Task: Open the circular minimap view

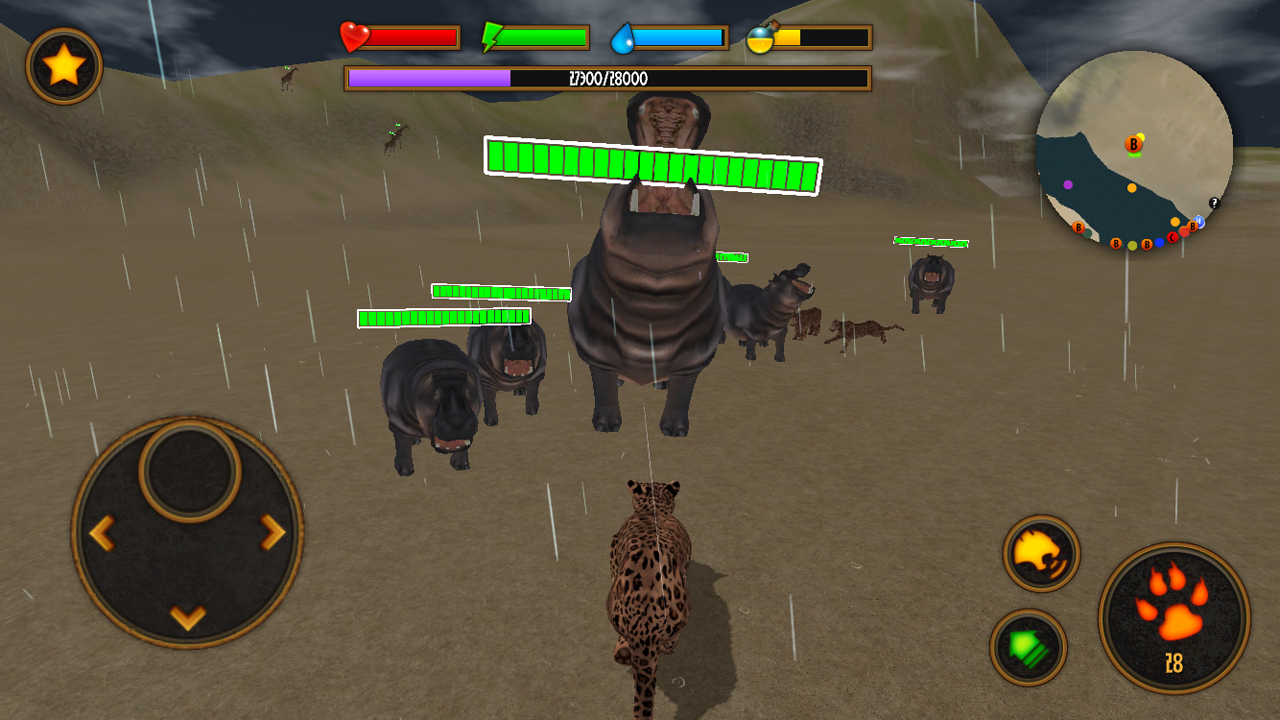Action: pyautogui.click(x=1135, y=150)
